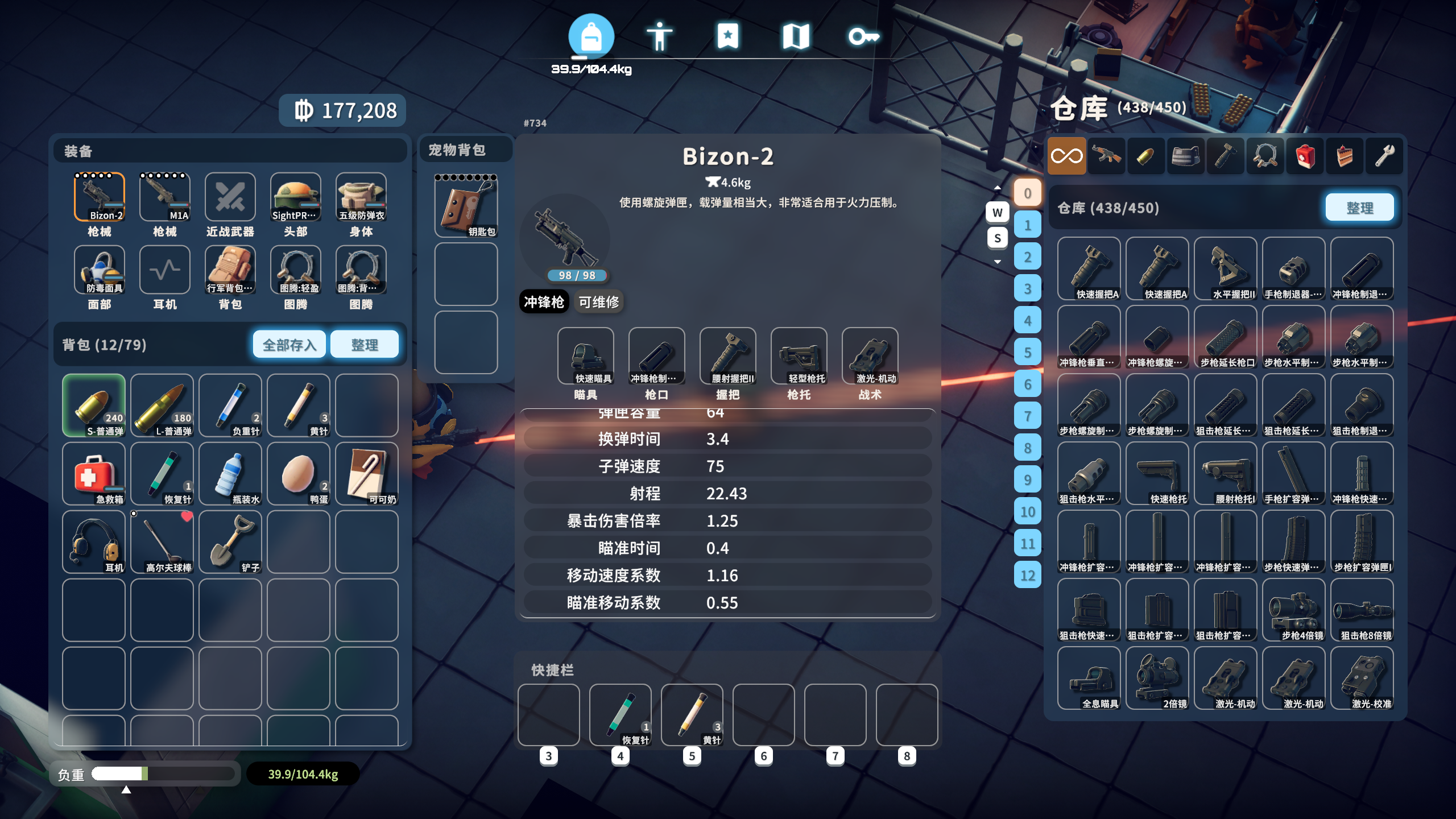The image size is (1456, 819).
Task: Select the equipped Bizon-2 gun slot
Action: 100,198
